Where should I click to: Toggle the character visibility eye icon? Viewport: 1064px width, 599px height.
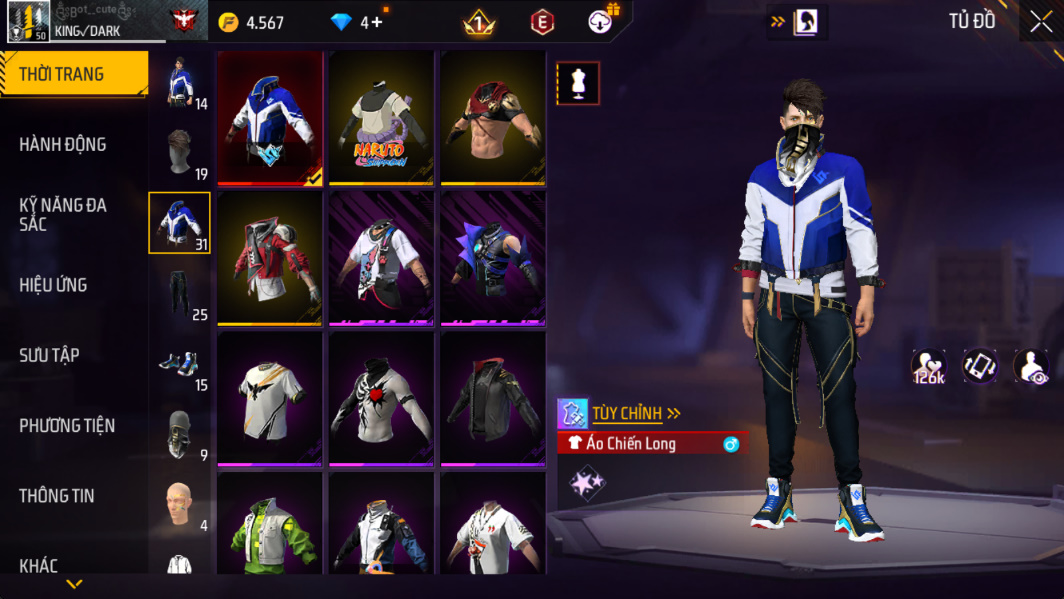click(x=1031, y=367)
